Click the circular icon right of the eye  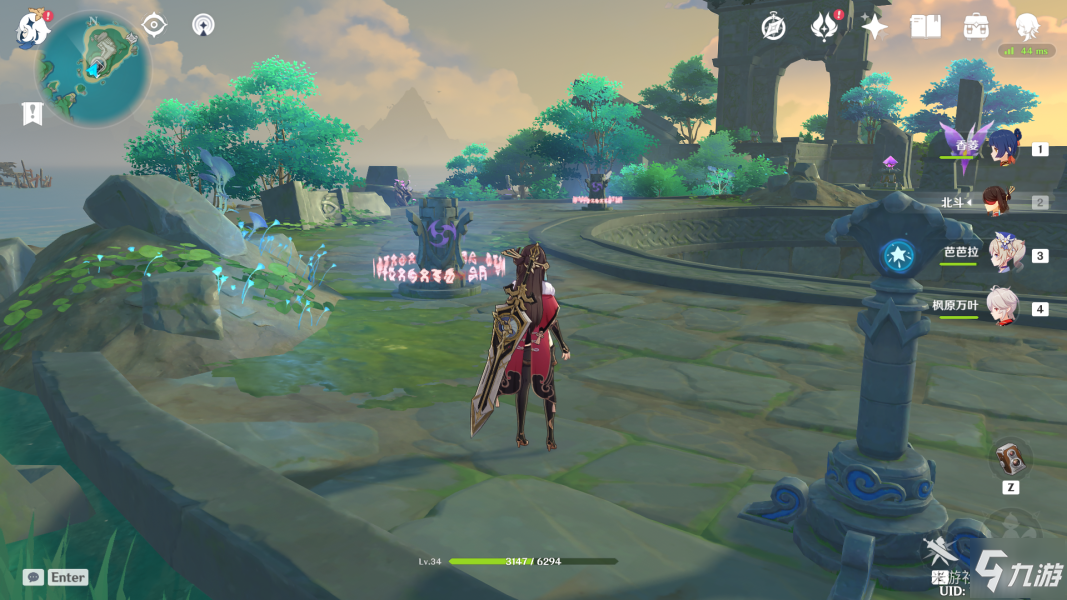(x=203, y=25)
